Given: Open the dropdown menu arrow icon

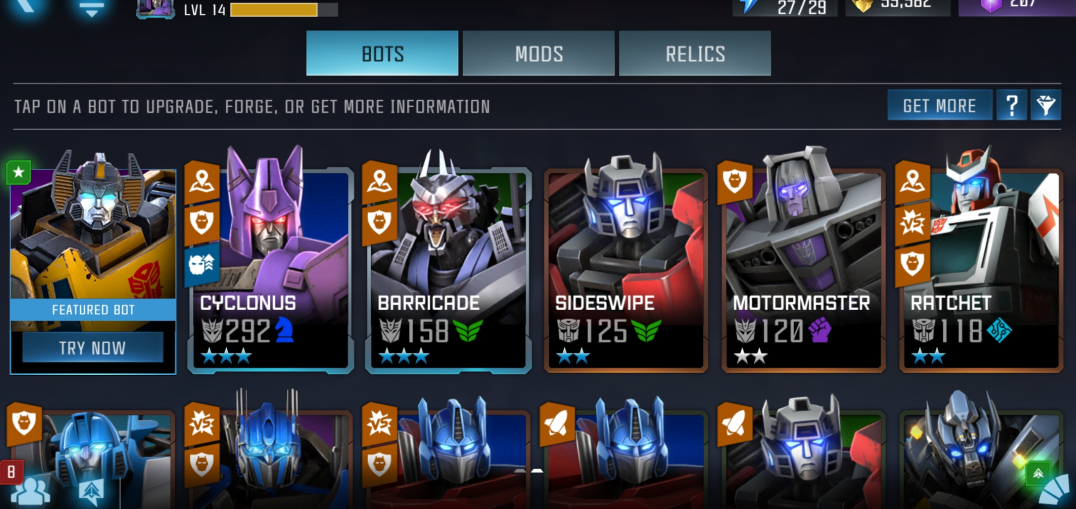Looking at the screenshot, I should (91, 8).
